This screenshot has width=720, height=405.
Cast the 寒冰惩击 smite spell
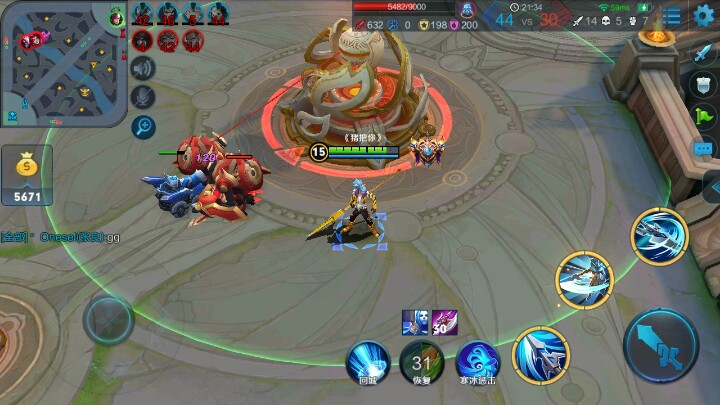click(475, 359)
